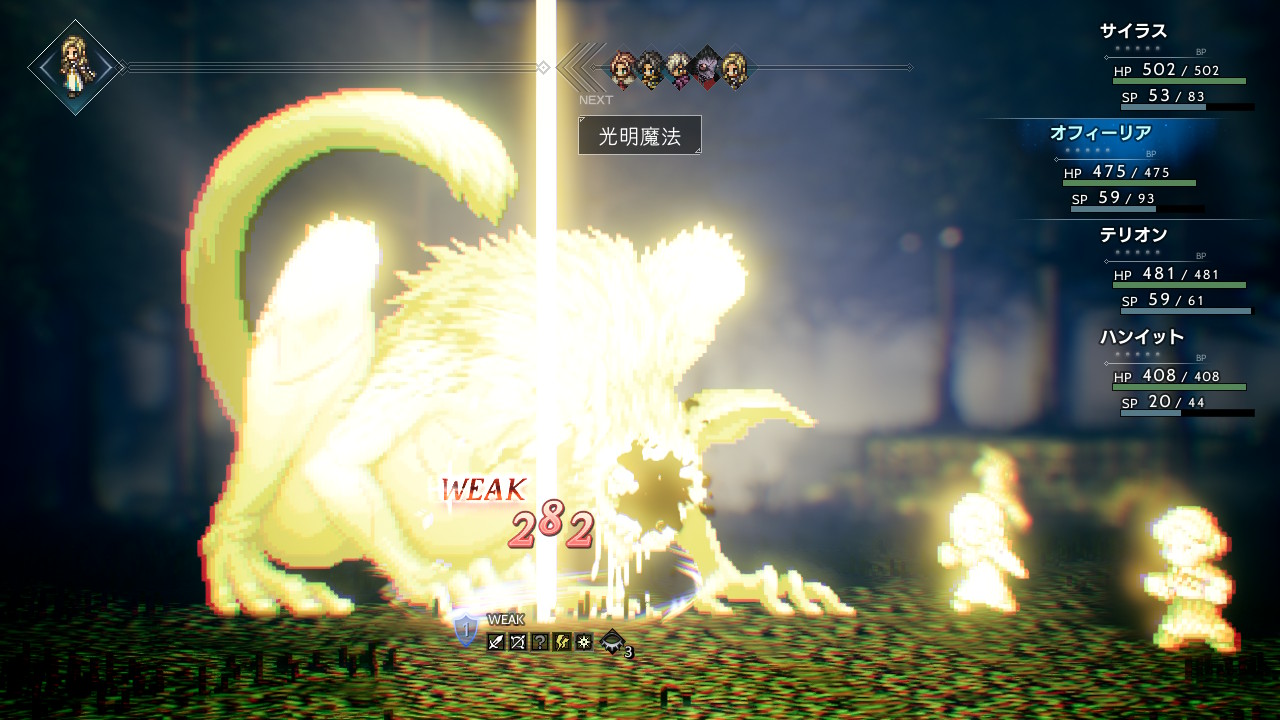1280x720 pixels.
Task: Click the lightning weakness icon
Action: pos(562,642)
